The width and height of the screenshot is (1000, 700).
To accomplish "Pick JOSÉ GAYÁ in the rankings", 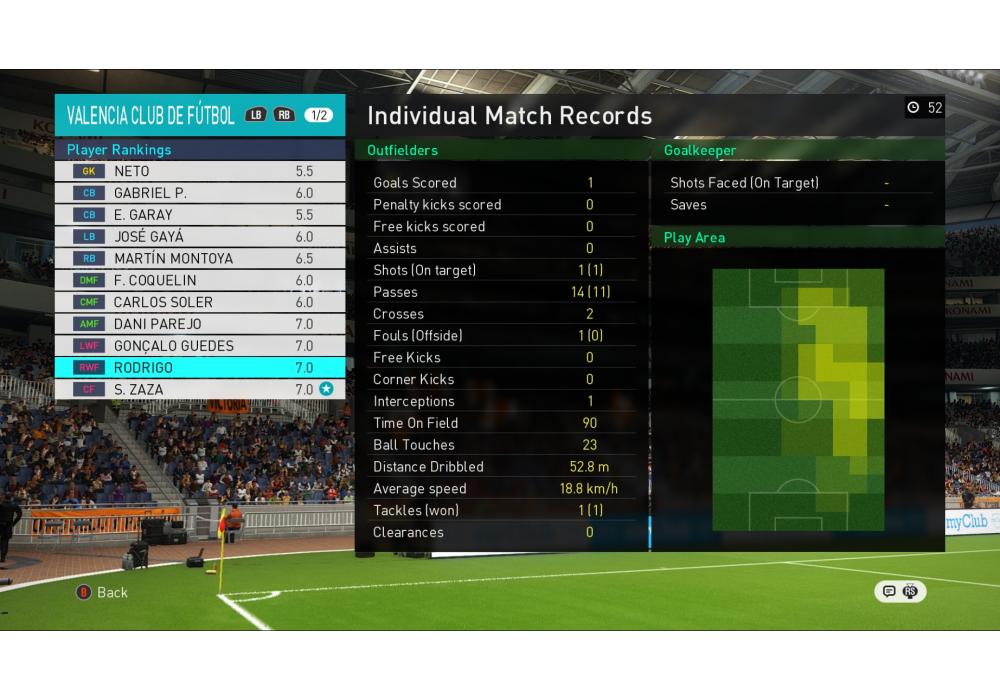I will 200,237.
